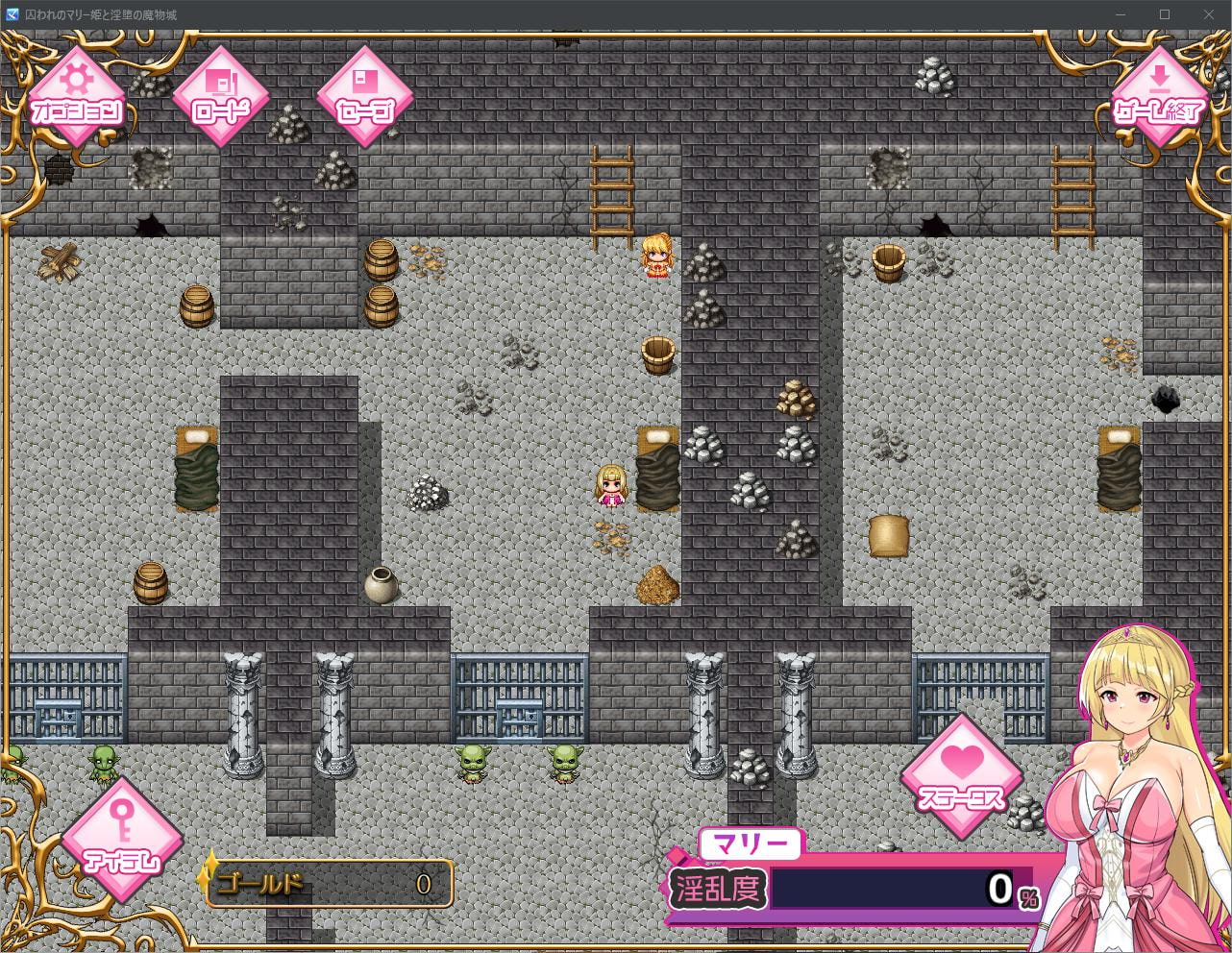This screenshot has height=953, width=1232.
Task: Click the ロード load button
Action: coord(221,96)
